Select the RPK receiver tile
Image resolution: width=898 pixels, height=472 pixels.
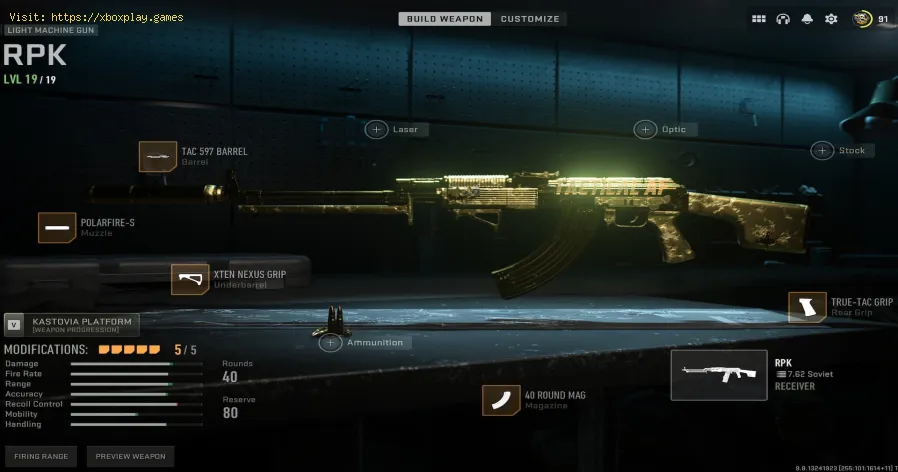click(718, 375)
